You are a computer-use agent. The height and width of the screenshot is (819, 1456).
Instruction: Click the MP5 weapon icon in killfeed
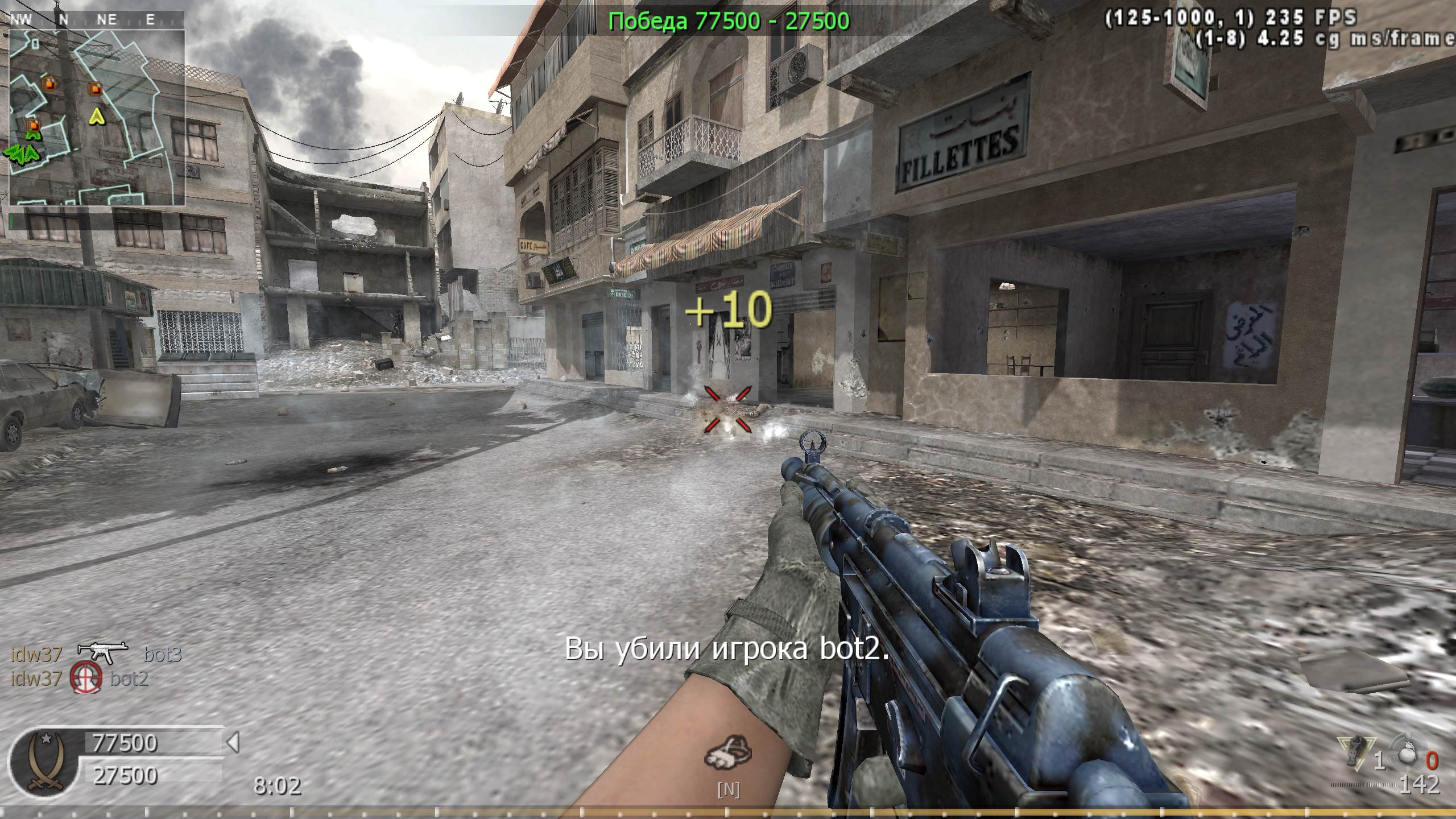click(x=102, y=653)
